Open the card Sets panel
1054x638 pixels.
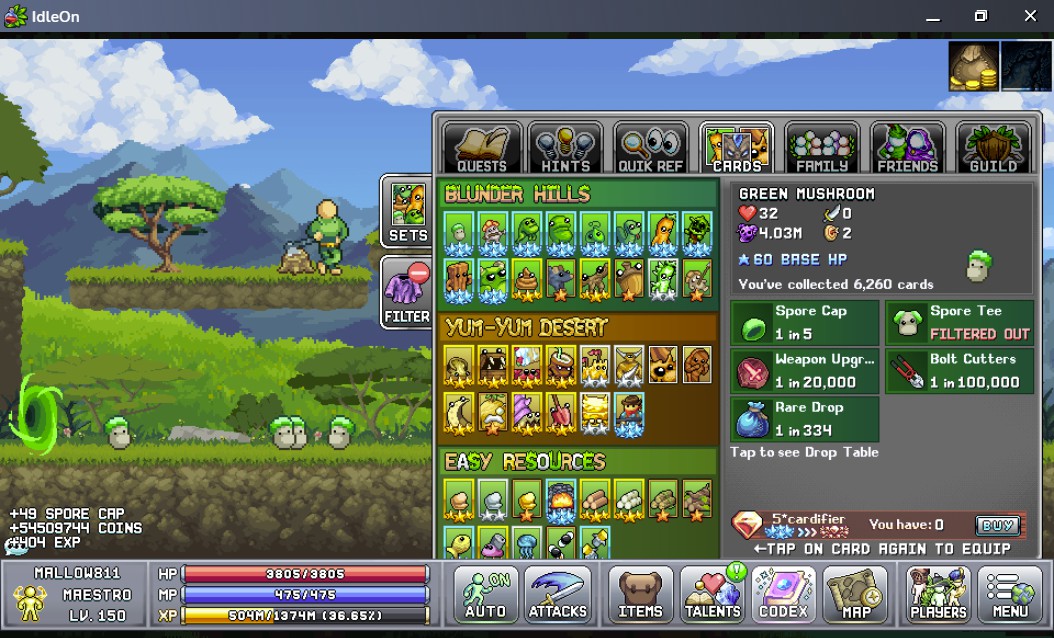407,211
